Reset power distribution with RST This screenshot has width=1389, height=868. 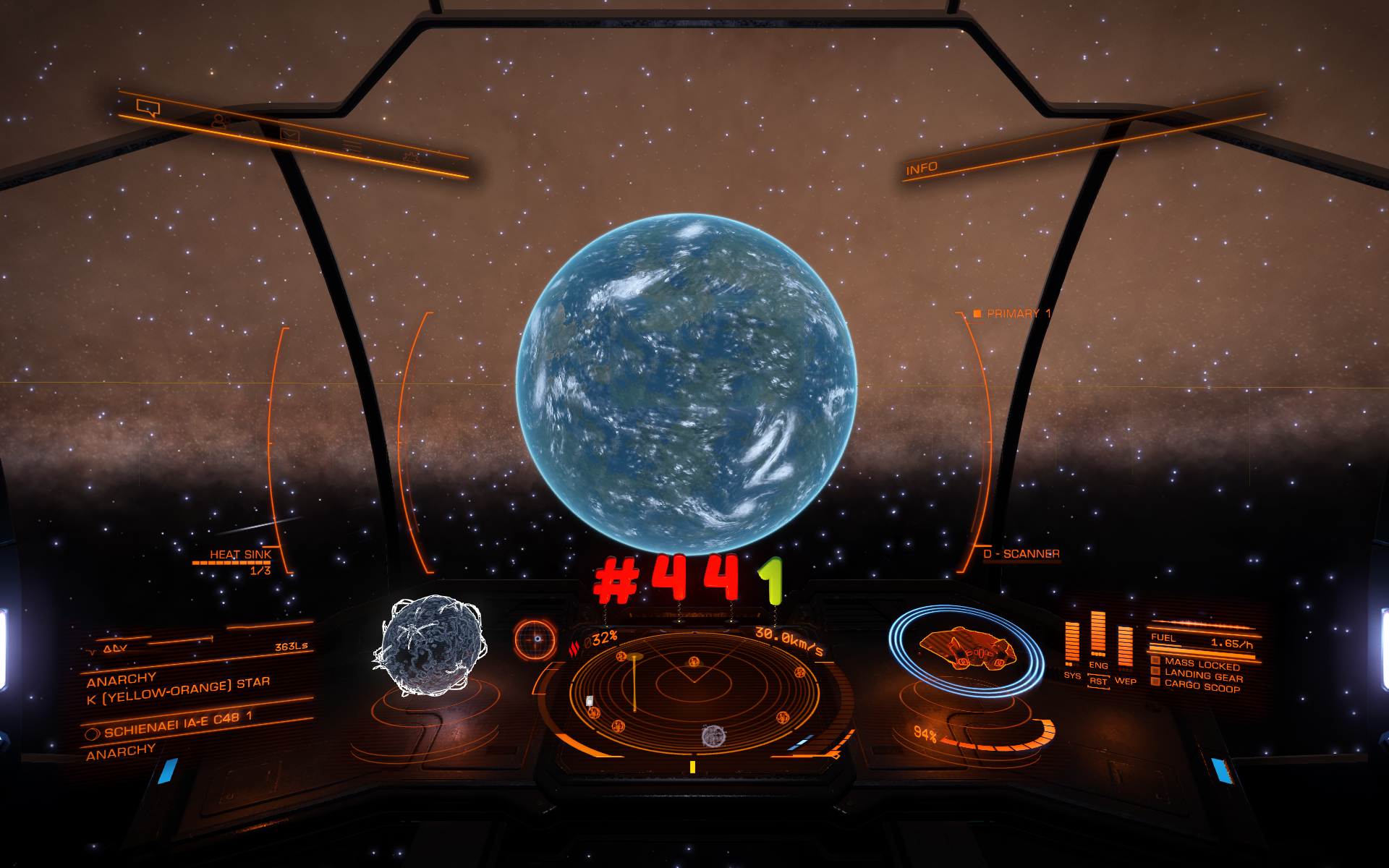pos(1098,681)
